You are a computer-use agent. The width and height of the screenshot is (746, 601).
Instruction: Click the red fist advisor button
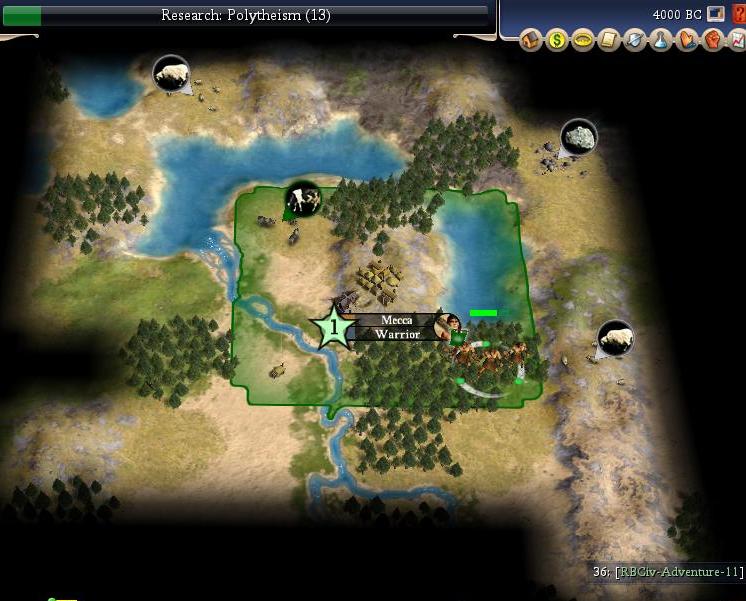tap(712, 41)
